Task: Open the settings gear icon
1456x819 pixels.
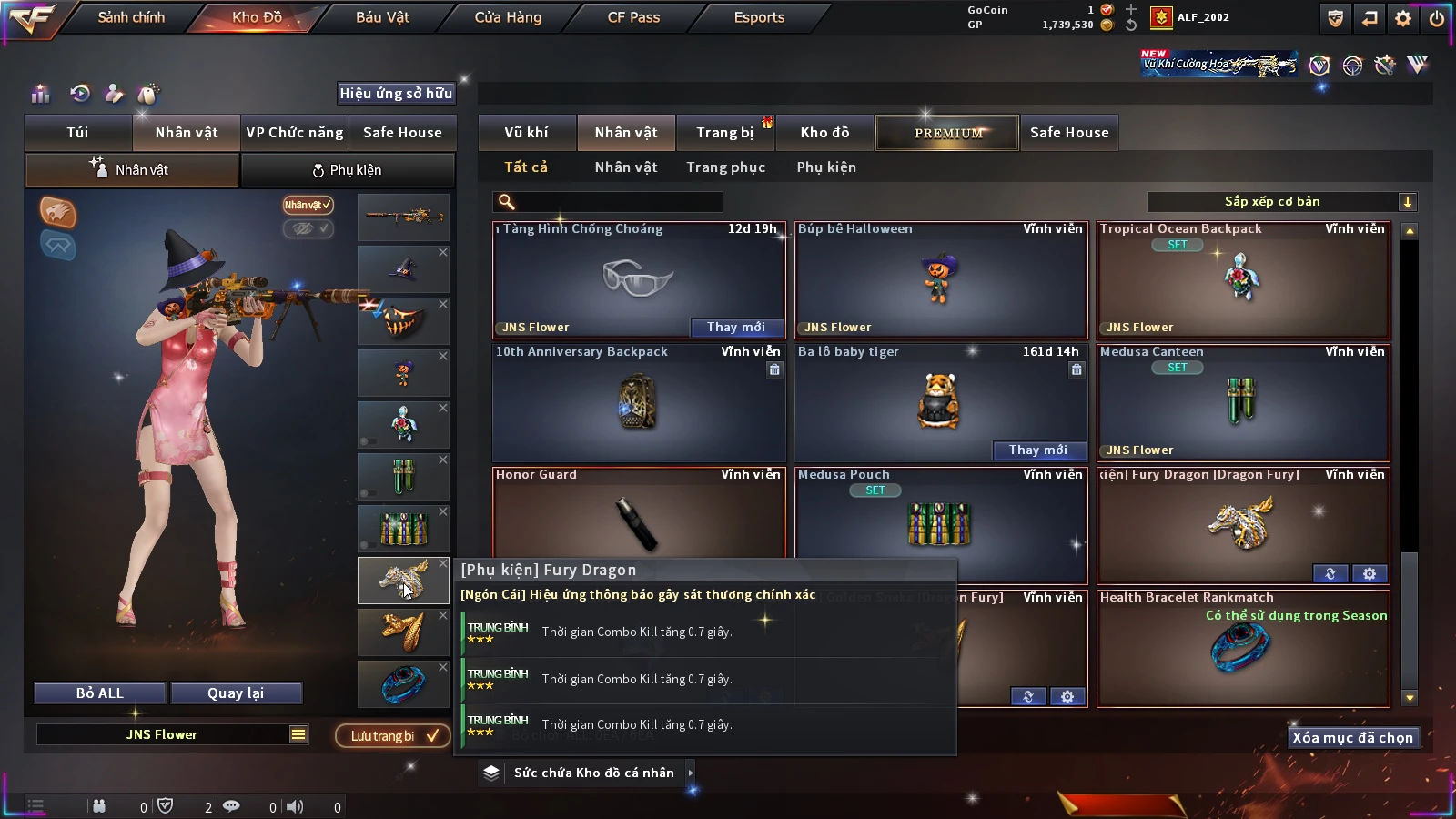Action: [1403, 18]
